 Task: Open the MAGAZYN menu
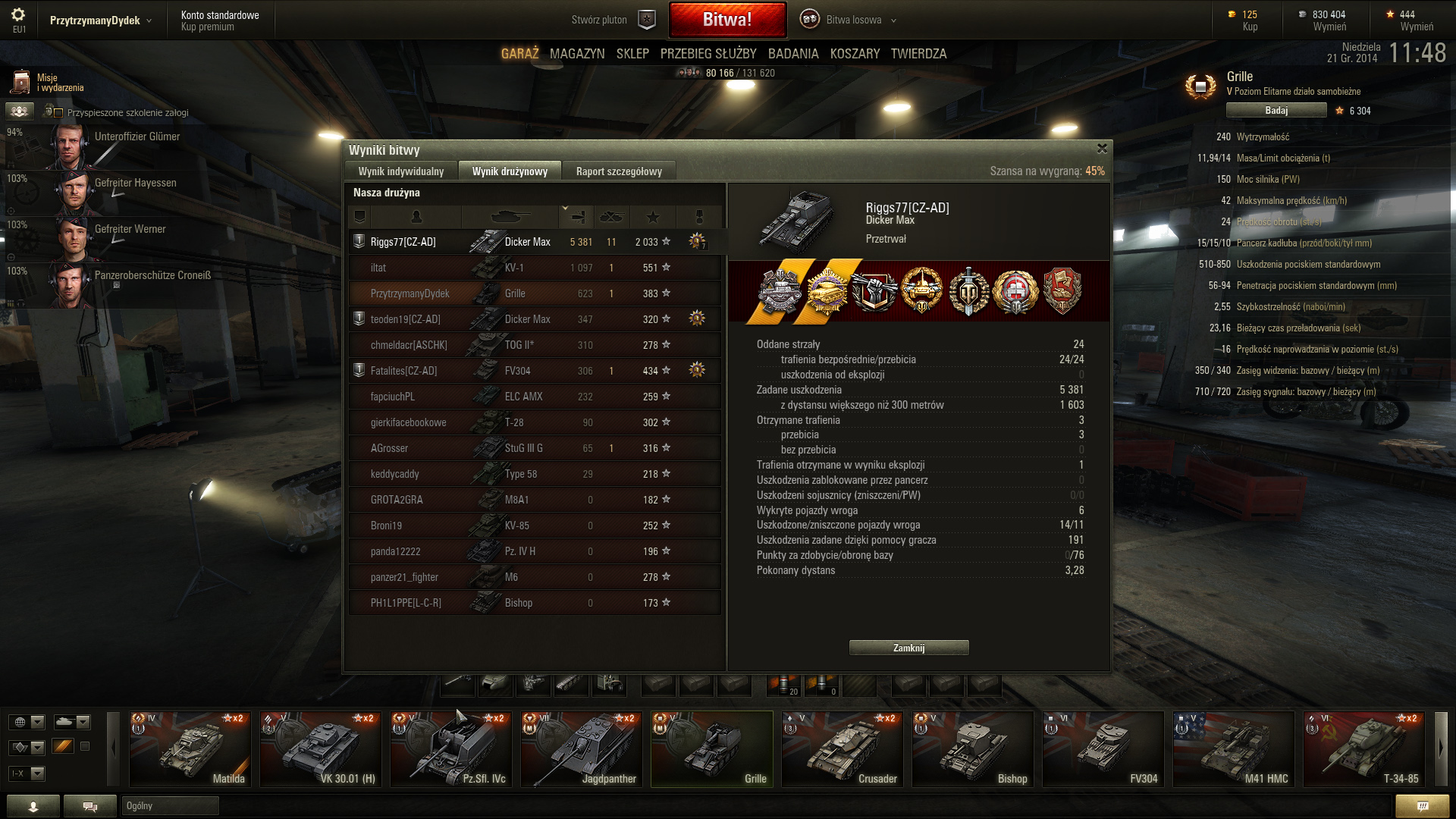[576, 54]
